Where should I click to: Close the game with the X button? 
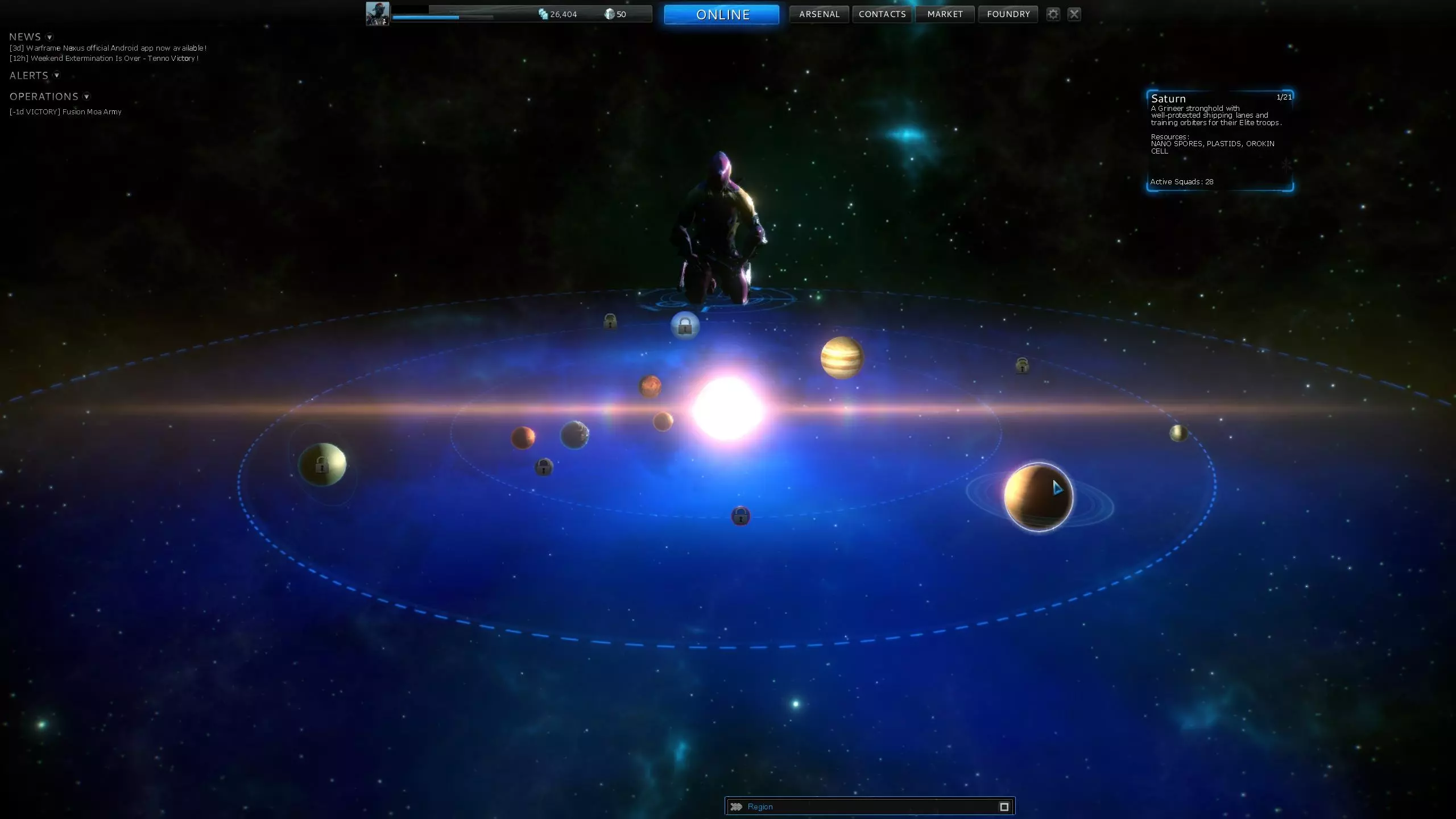[1074, 14]
